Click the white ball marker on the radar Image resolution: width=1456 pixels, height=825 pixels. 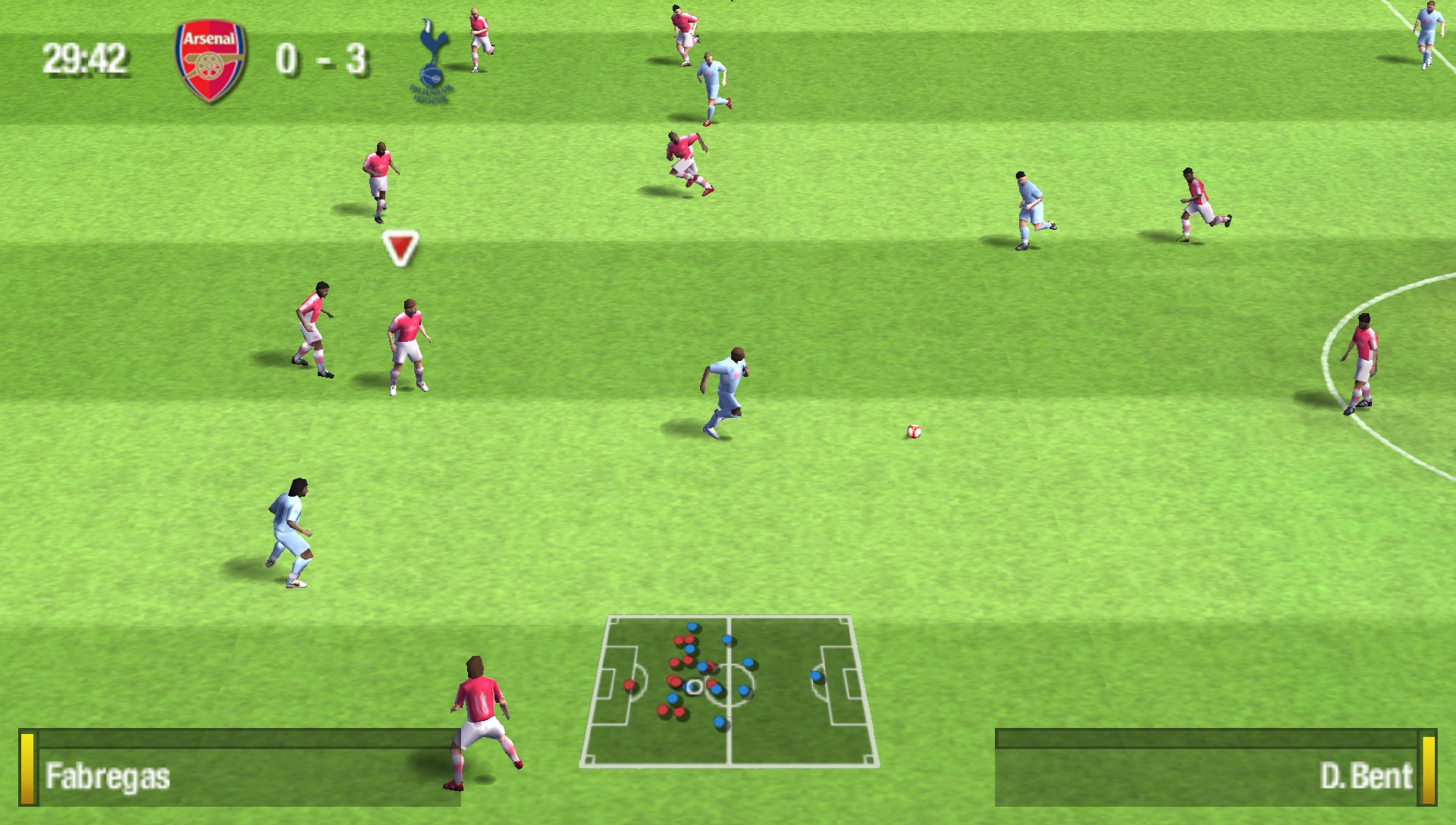click(x=695, y=687)
